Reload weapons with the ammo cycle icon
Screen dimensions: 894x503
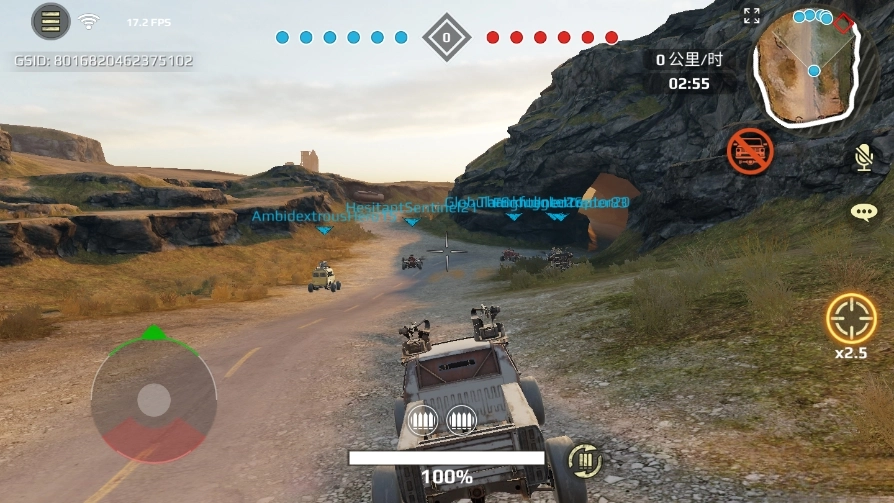[585, 460]
